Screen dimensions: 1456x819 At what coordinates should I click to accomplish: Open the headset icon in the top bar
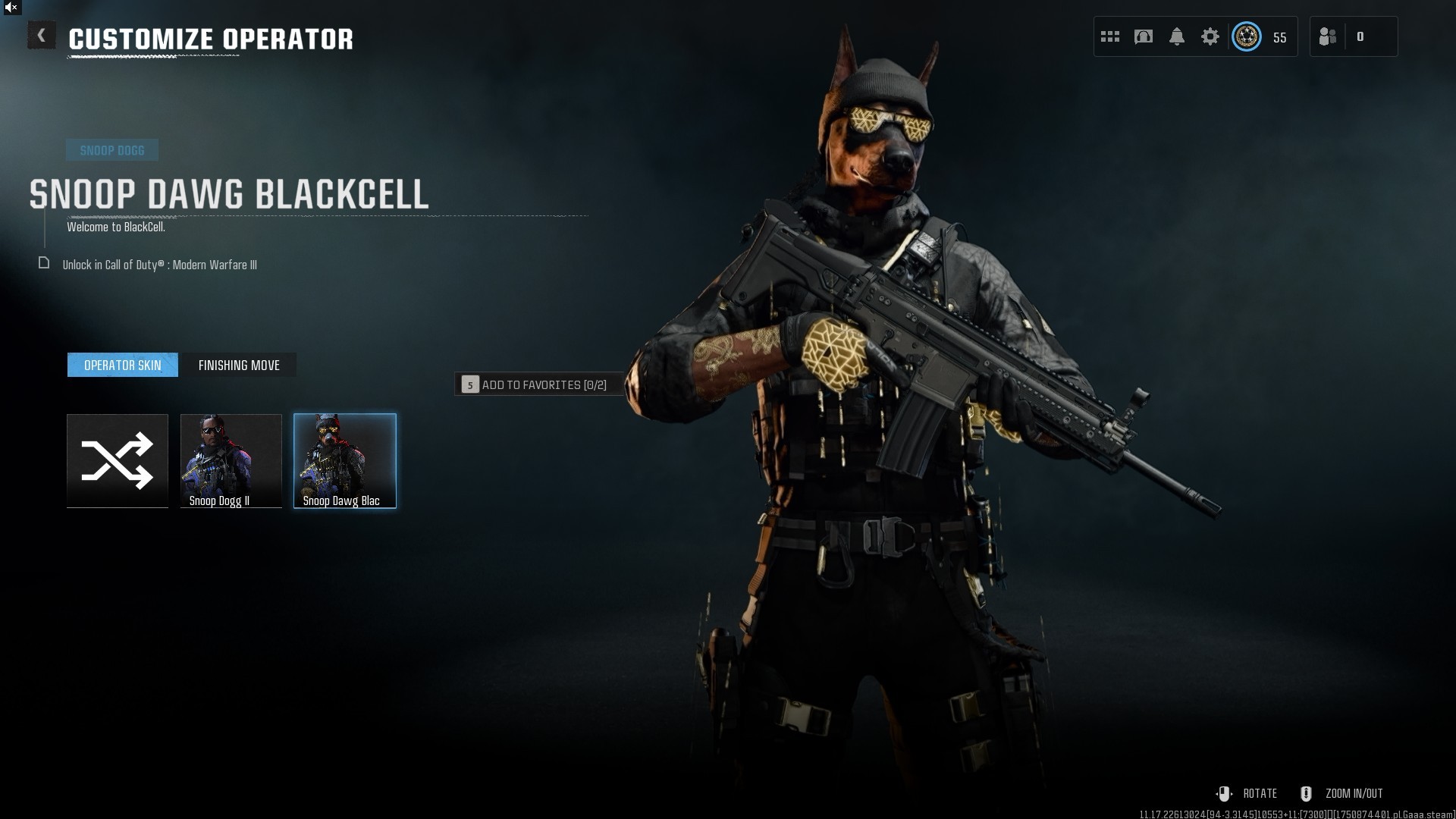tap(1144, 36)
